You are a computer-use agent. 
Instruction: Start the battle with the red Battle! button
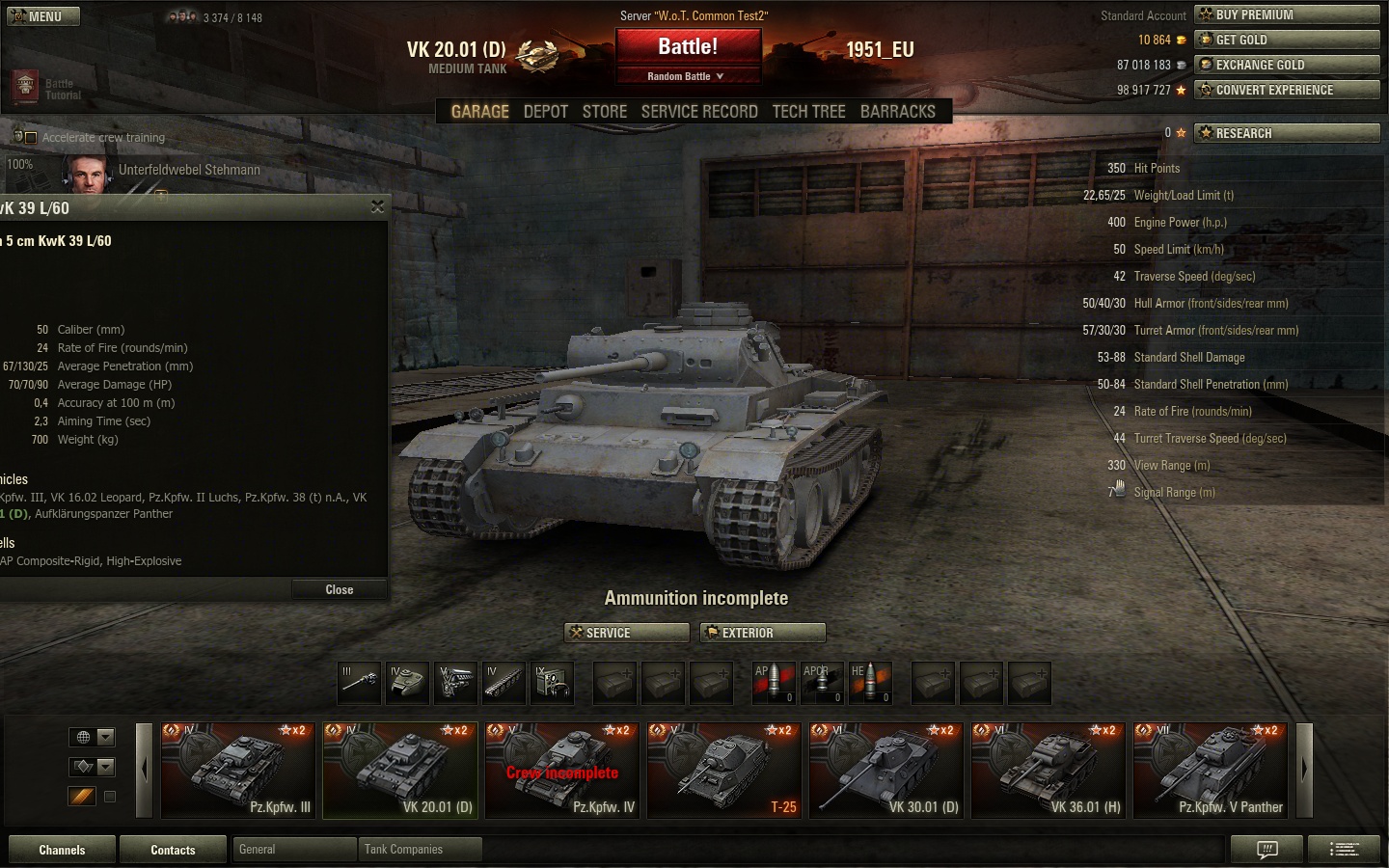(x=688, y=47)
